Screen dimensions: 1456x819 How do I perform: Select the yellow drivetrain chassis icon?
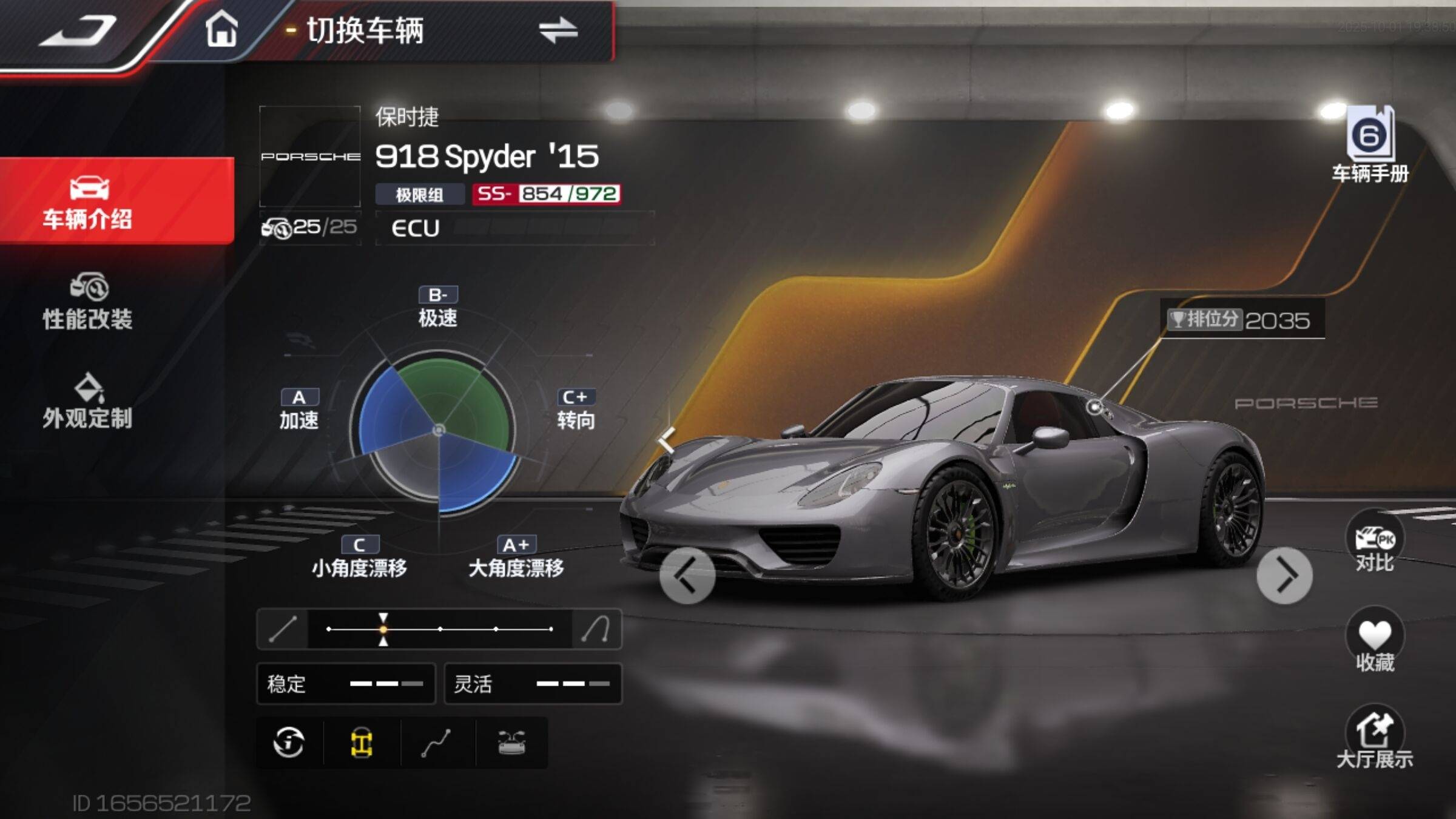(x=362, y=742)
